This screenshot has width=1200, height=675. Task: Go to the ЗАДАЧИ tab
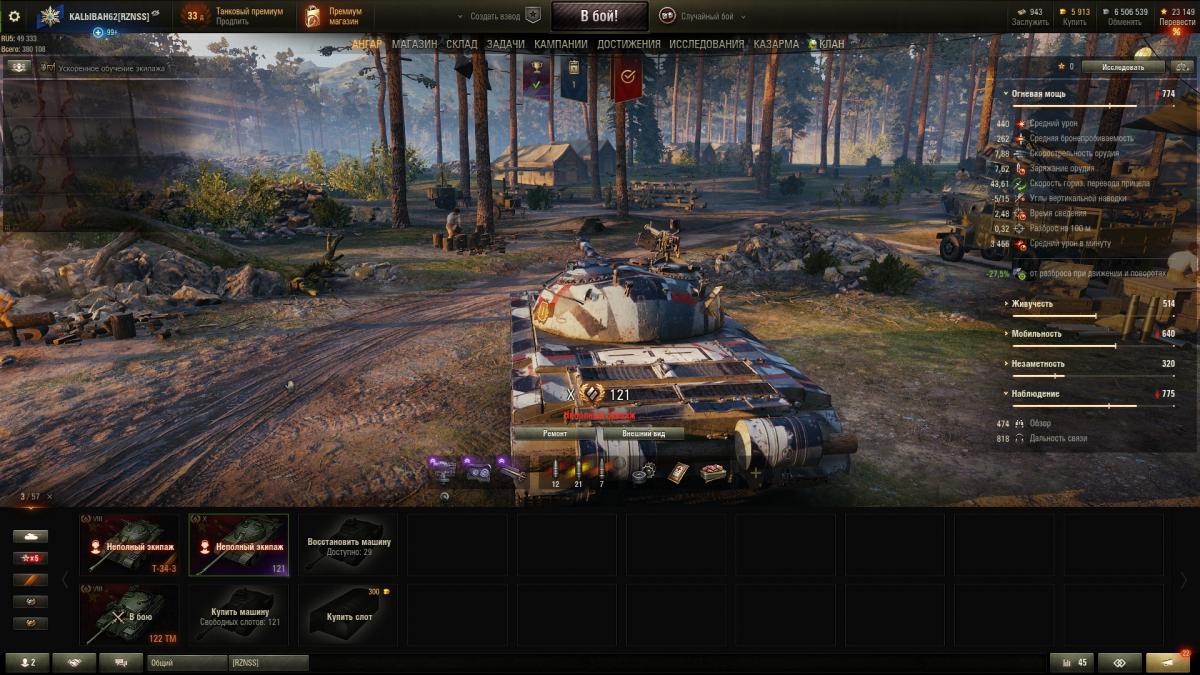[x=506, y=44]
